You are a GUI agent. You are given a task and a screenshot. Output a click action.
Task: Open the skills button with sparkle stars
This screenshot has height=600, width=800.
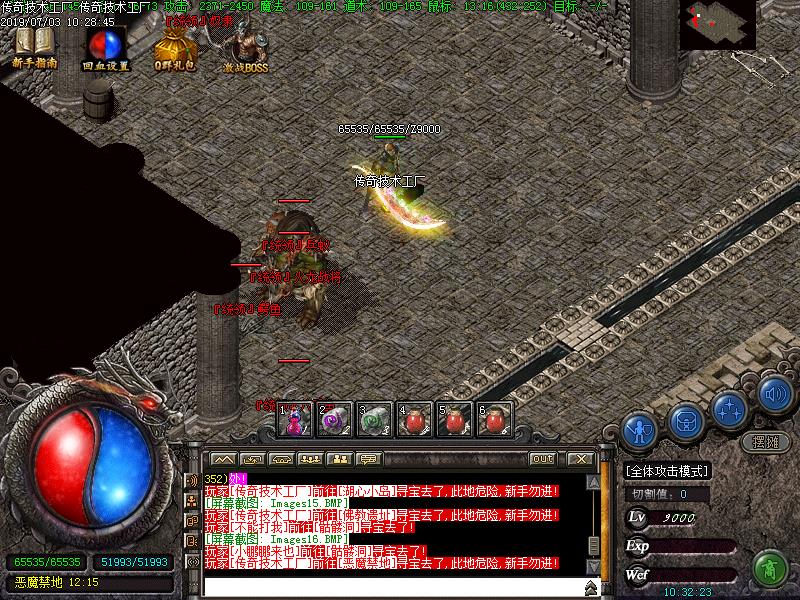pos(730,408)
